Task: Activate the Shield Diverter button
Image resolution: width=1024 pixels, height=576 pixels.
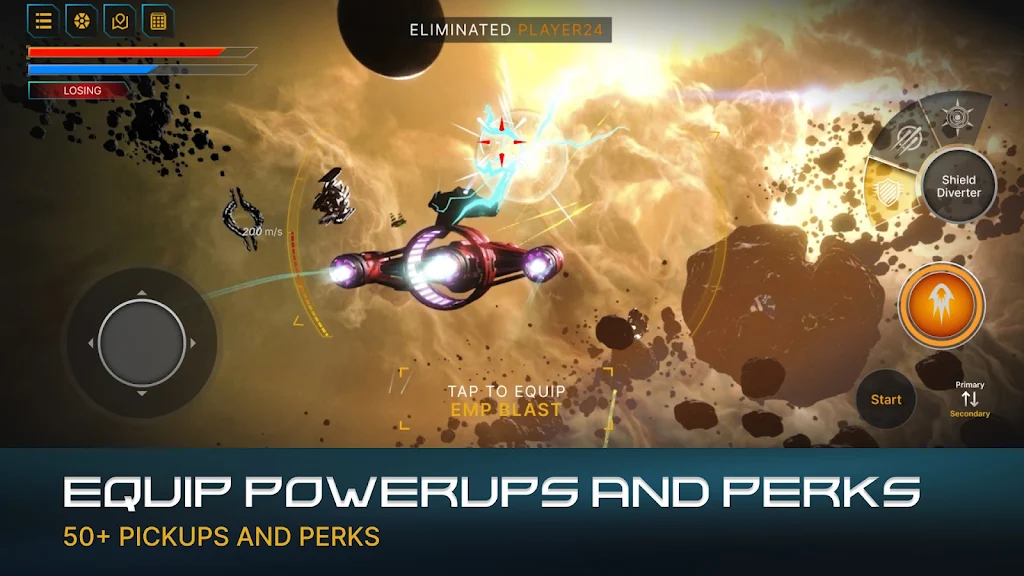Action: click(958, 186)
